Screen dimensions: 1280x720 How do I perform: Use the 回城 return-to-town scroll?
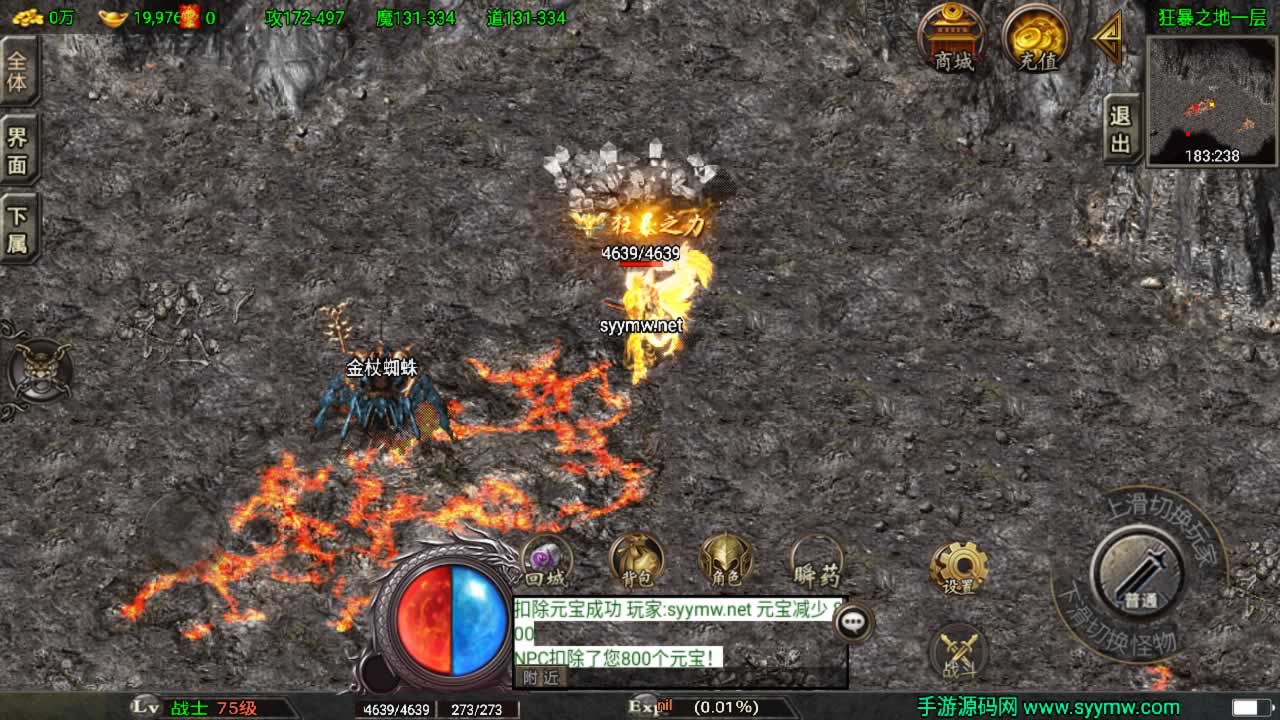click(x=546, y=561)
